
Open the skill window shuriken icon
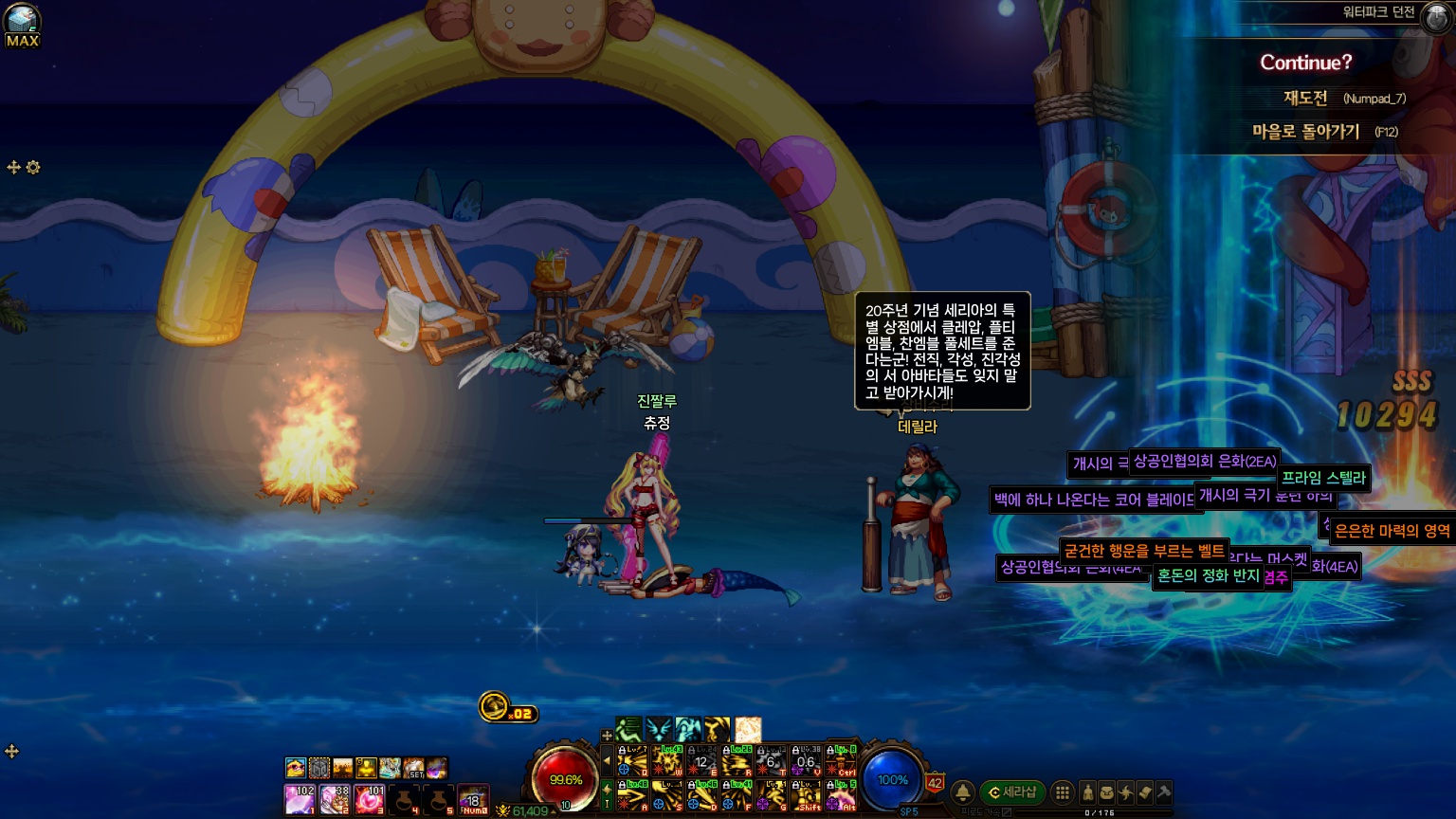pyautogui.click(x=1125, y=792)
